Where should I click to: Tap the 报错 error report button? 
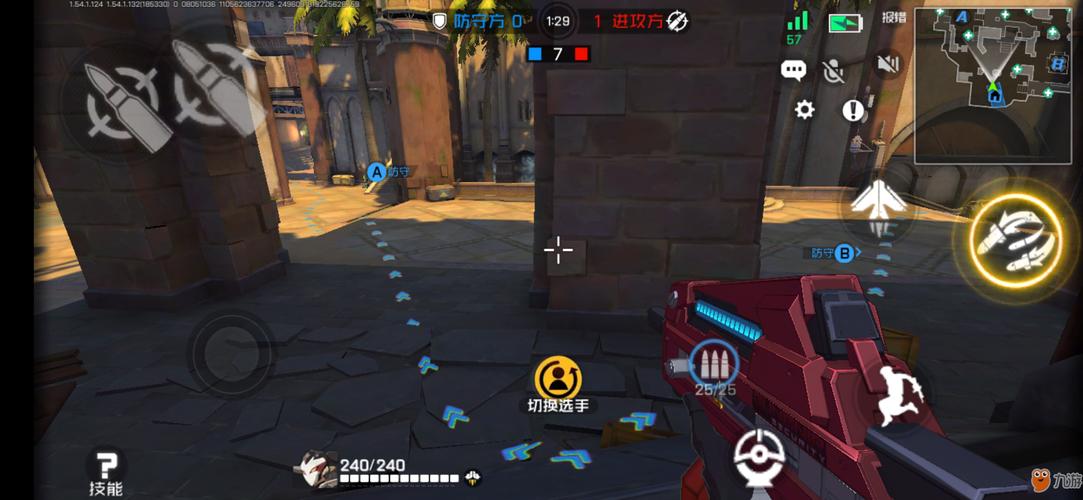click(893, 17)
